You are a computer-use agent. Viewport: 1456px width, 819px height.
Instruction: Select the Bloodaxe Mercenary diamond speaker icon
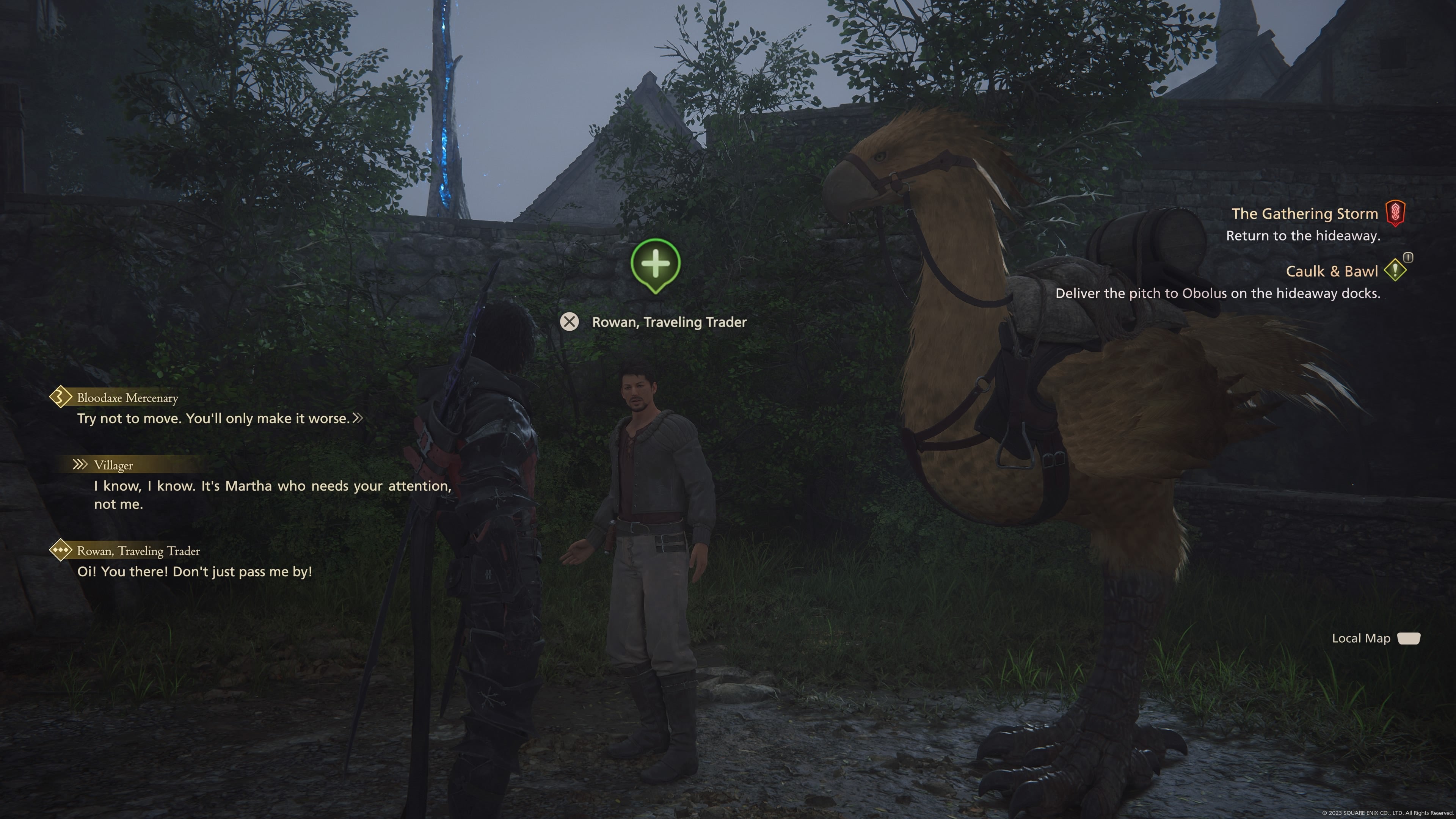click(61, 397)
